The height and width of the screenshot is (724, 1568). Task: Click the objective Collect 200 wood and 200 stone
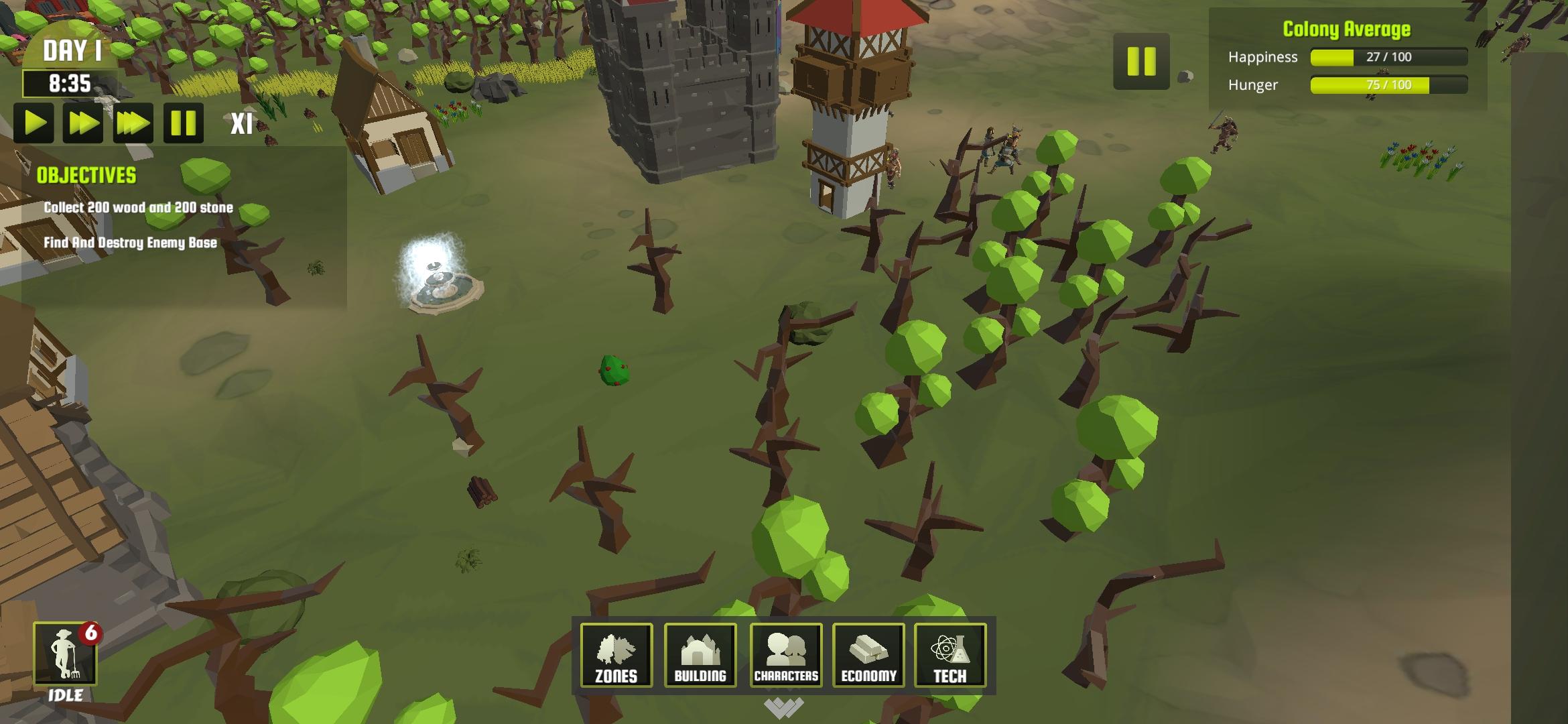click(x=136, y=208)
